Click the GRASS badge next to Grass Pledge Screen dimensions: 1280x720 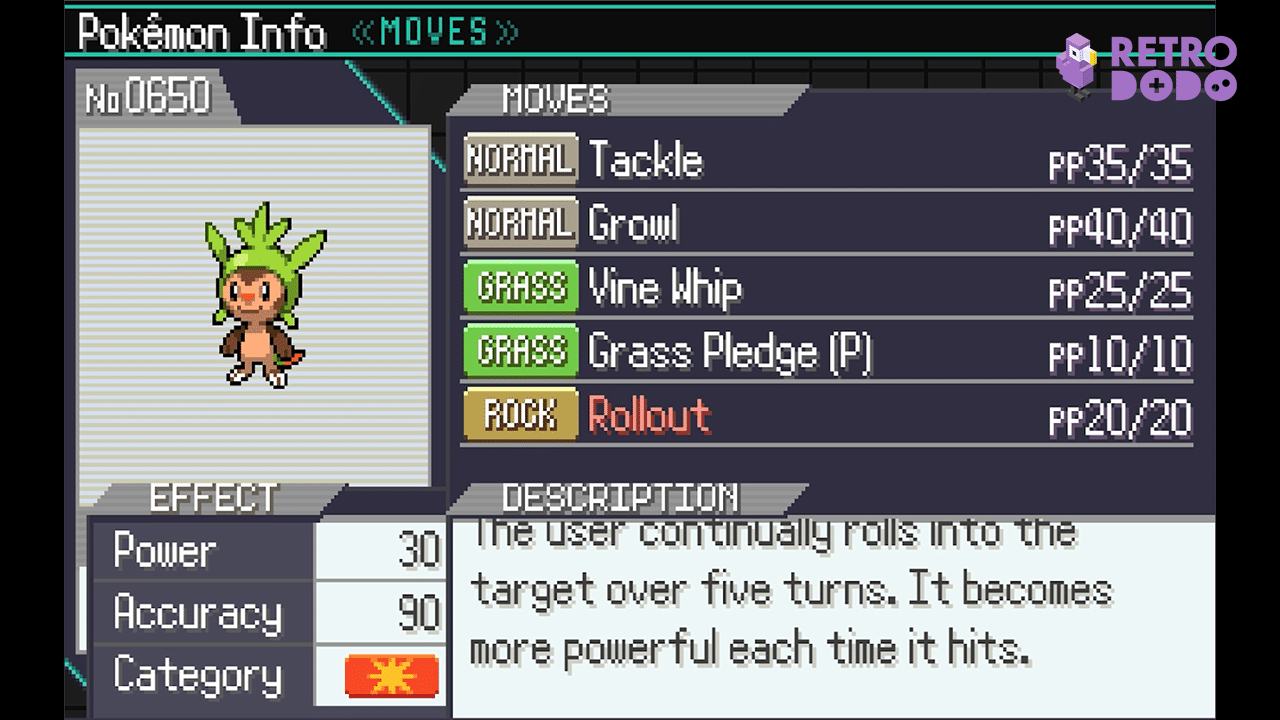click(519, 352)
